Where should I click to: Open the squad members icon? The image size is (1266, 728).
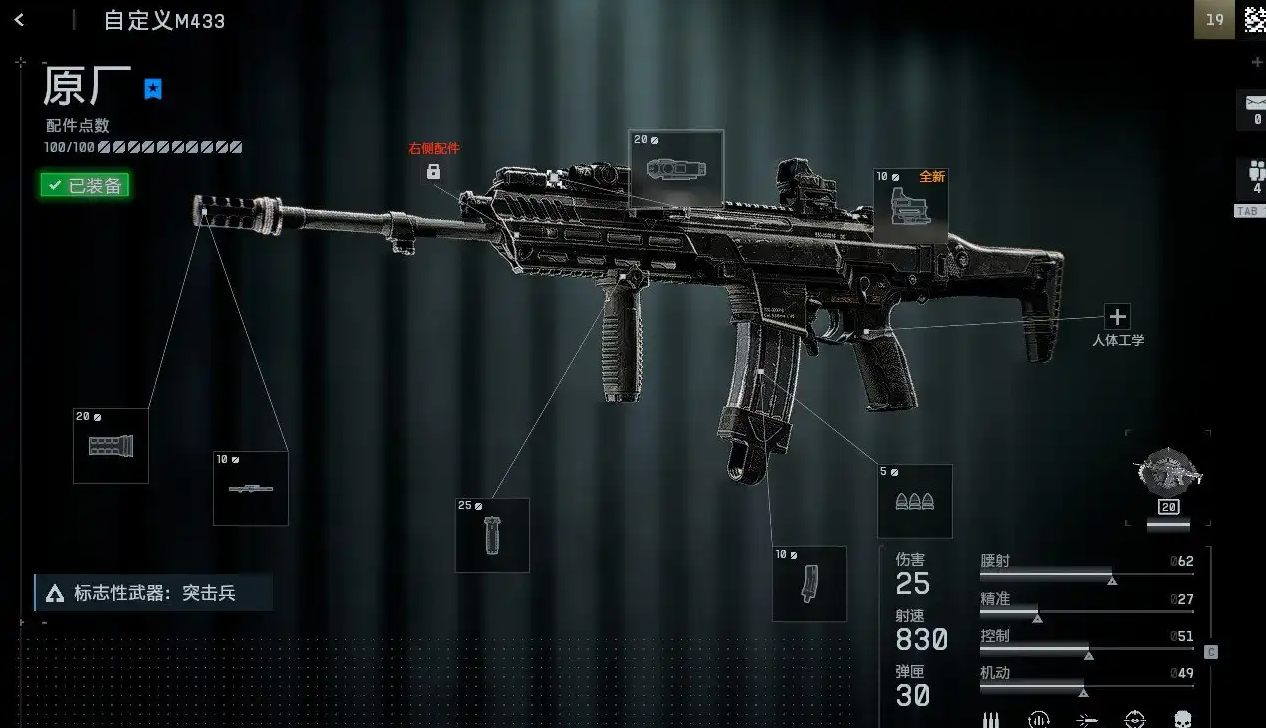(1255, 179)
